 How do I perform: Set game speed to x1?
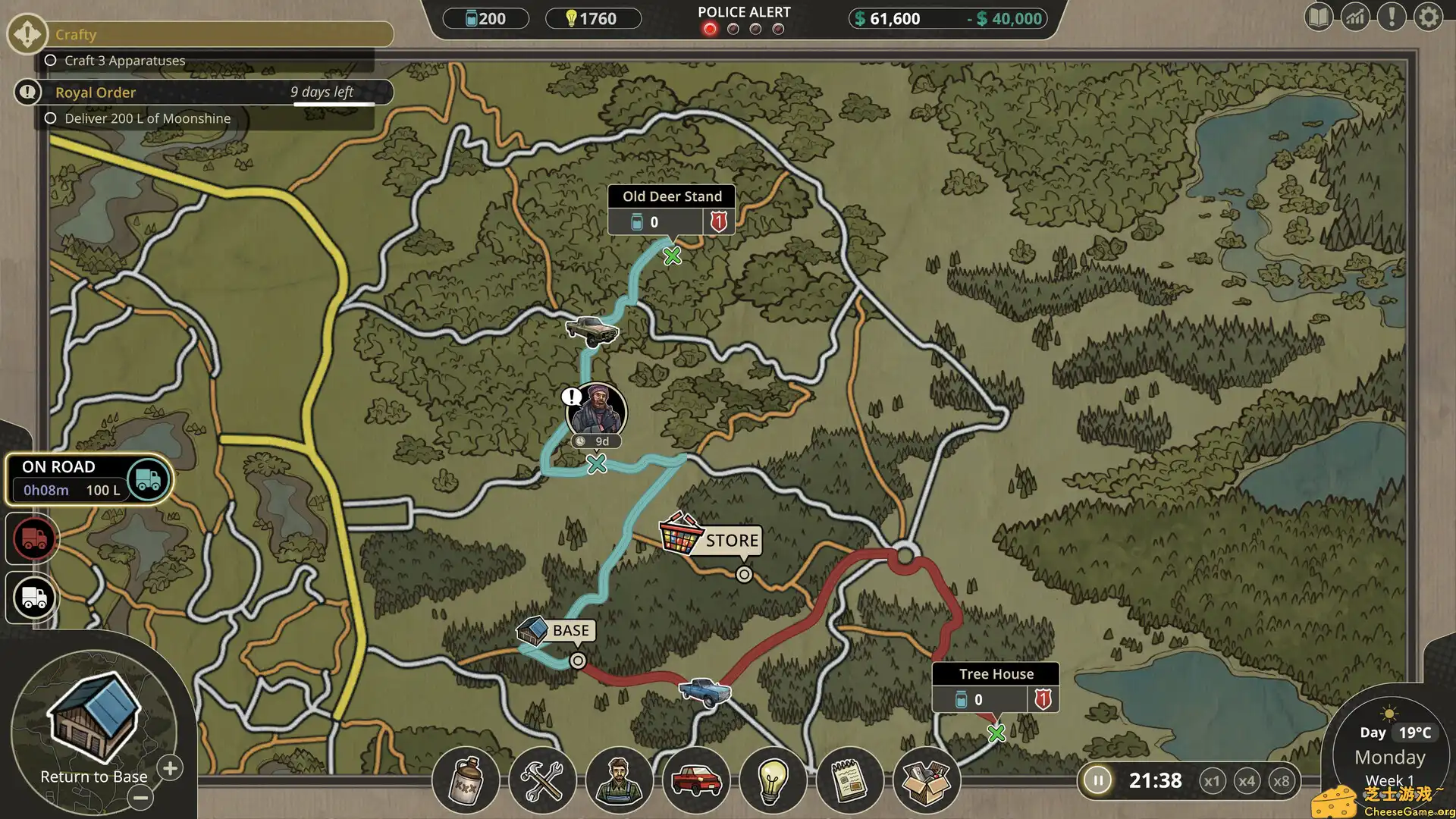pos(1212,781)
